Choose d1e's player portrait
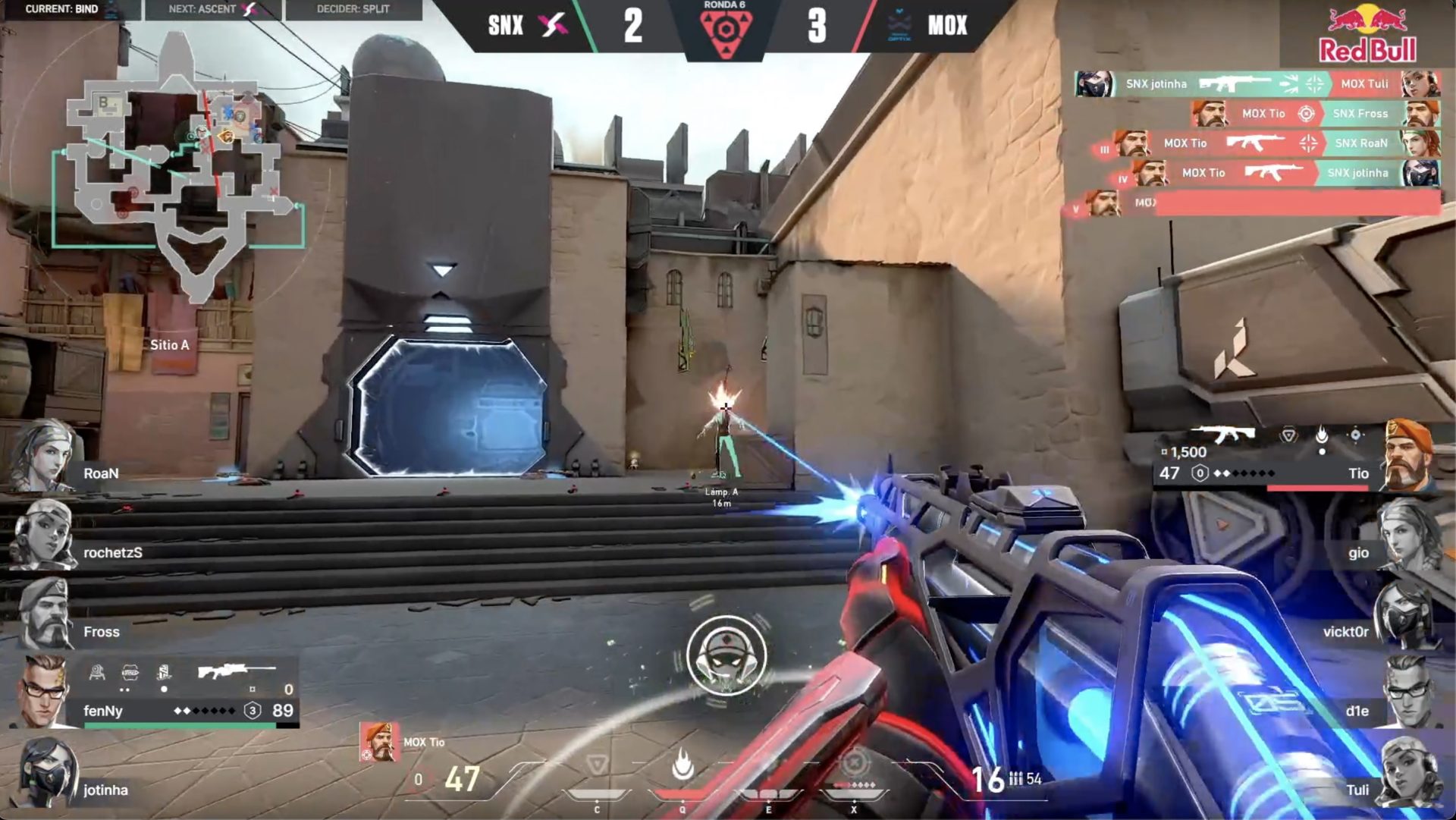This screenshot has width=1456, height=820. click(x=1409, y=694)
